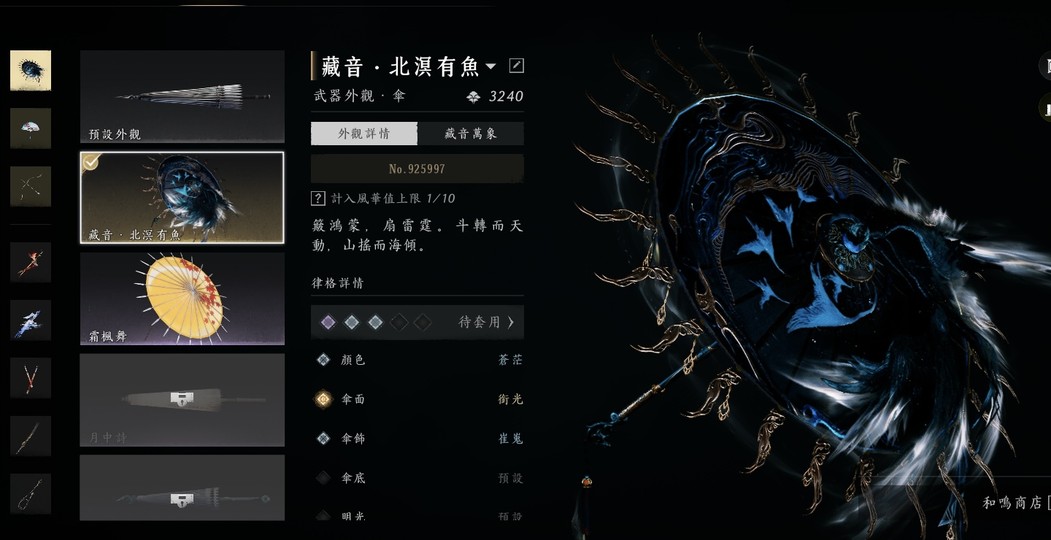Click the edit icon beside the title
Viewport: 1051px width, 540px height.
point(516,66)
